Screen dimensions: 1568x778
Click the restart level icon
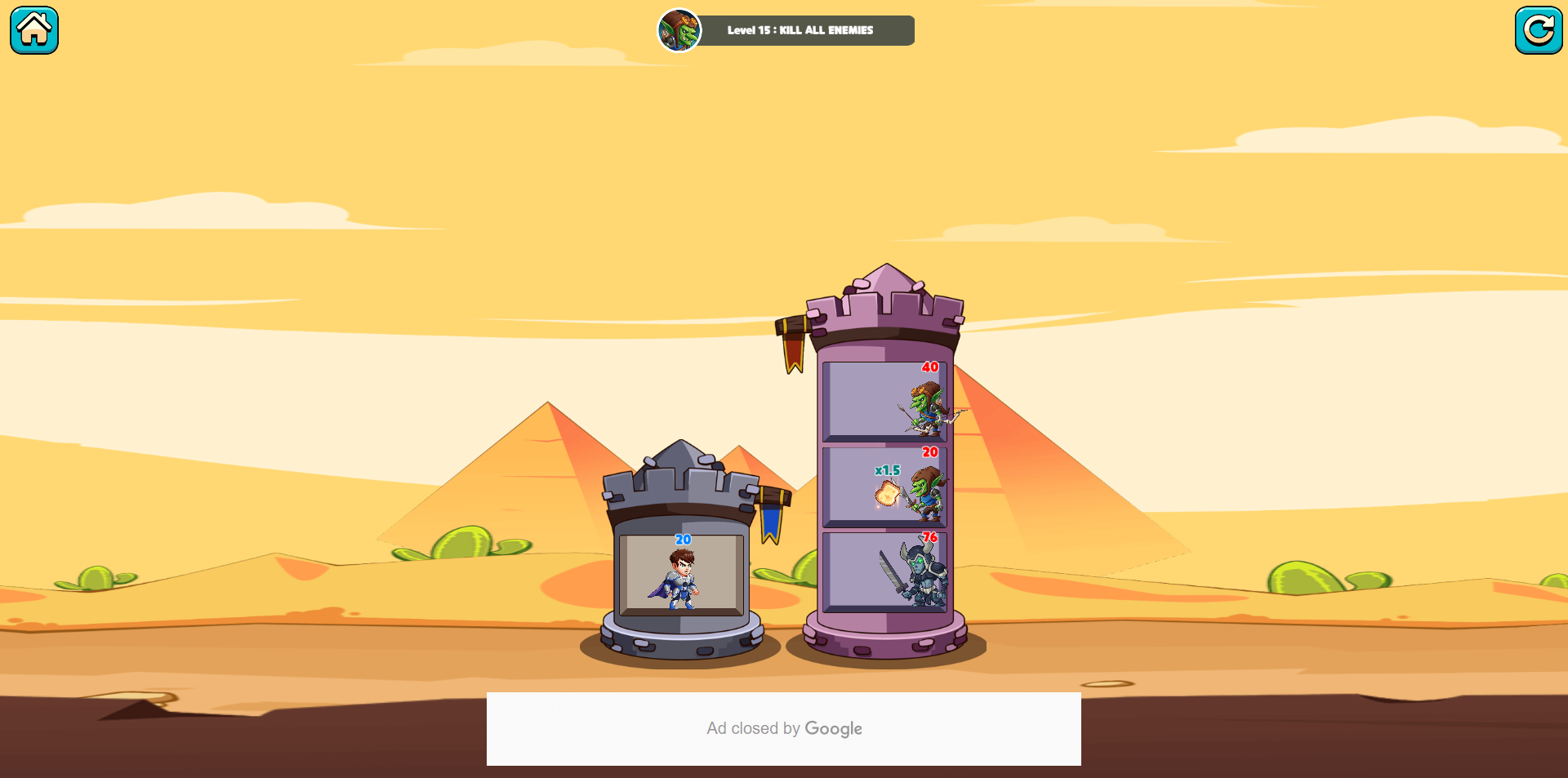pos(1539,29)
